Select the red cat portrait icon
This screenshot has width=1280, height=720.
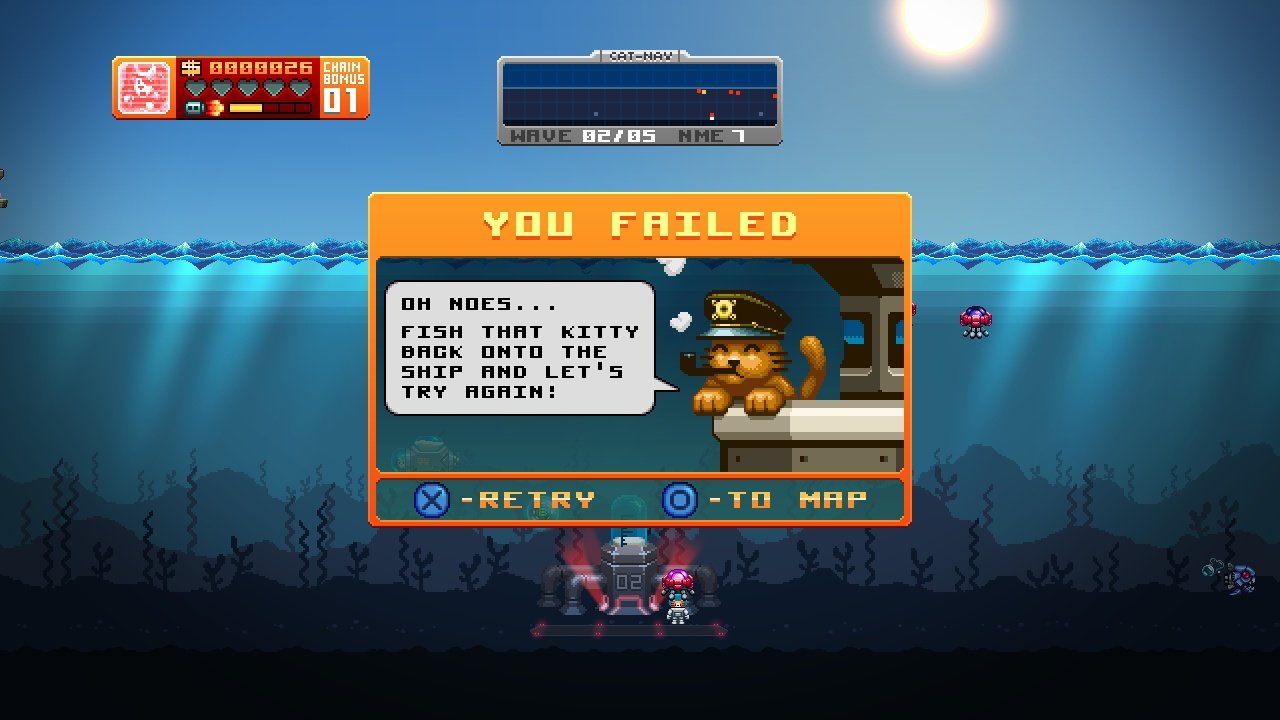142,86
